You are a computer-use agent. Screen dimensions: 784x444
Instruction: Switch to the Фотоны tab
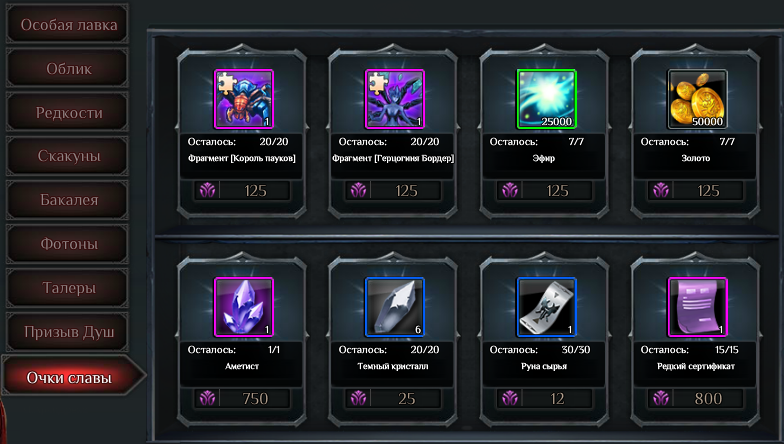pyautogui.click(x=69, y=243)
